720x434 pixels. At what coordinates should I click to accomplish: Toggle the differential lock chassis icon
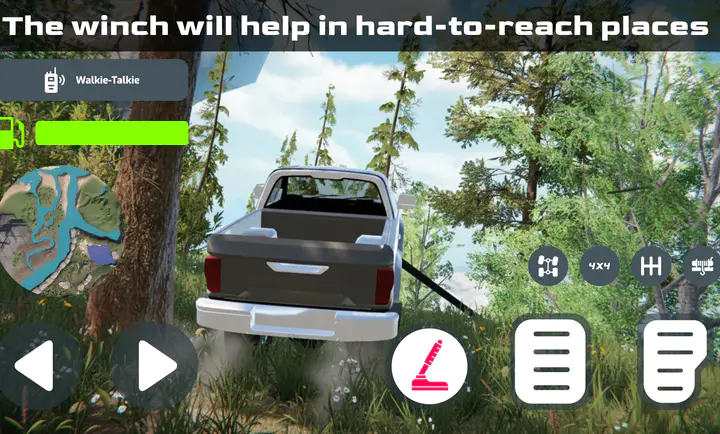click(548, 266)
